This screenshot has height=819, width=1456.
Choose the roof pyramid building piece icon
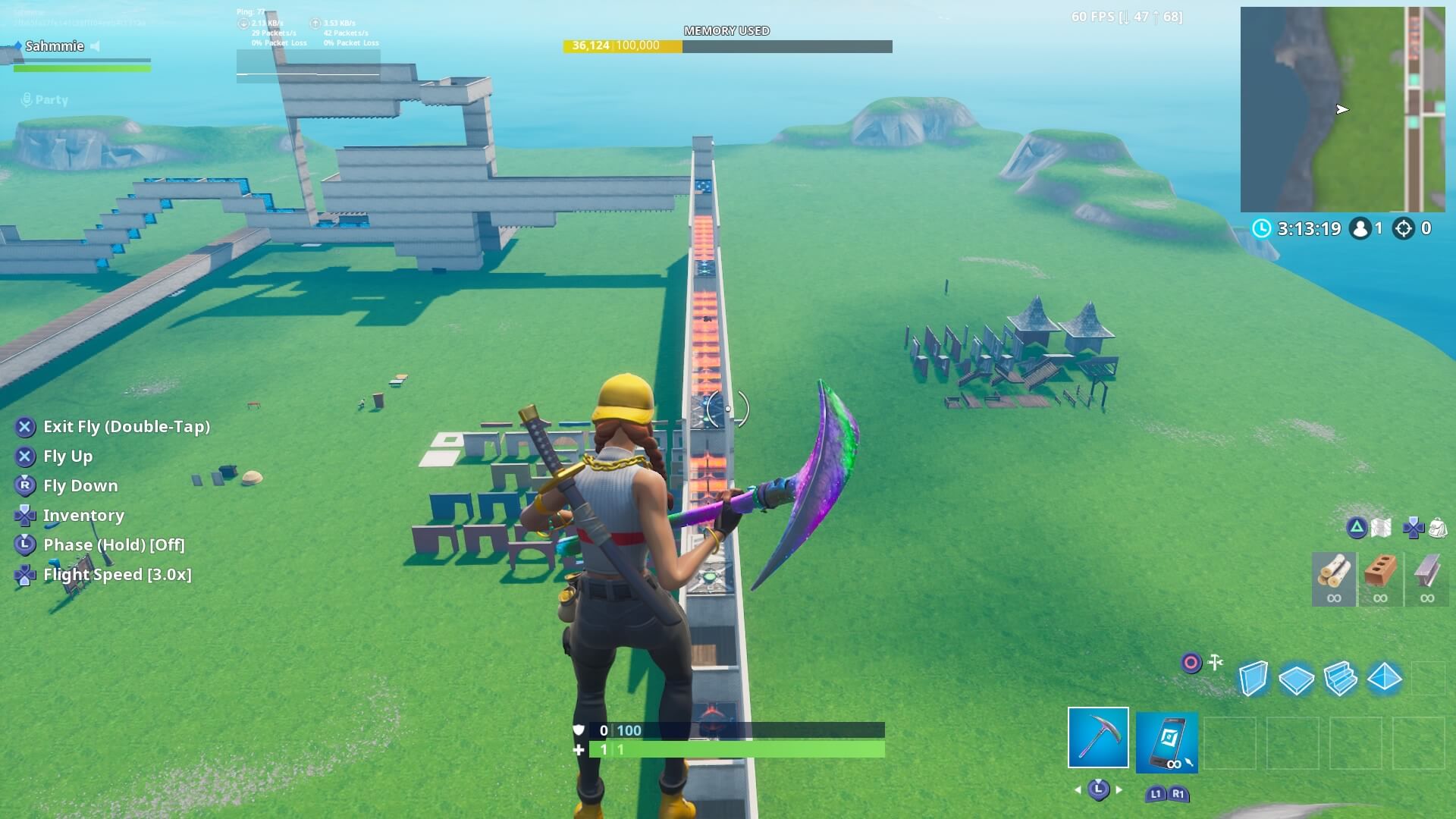point(1383,679)
